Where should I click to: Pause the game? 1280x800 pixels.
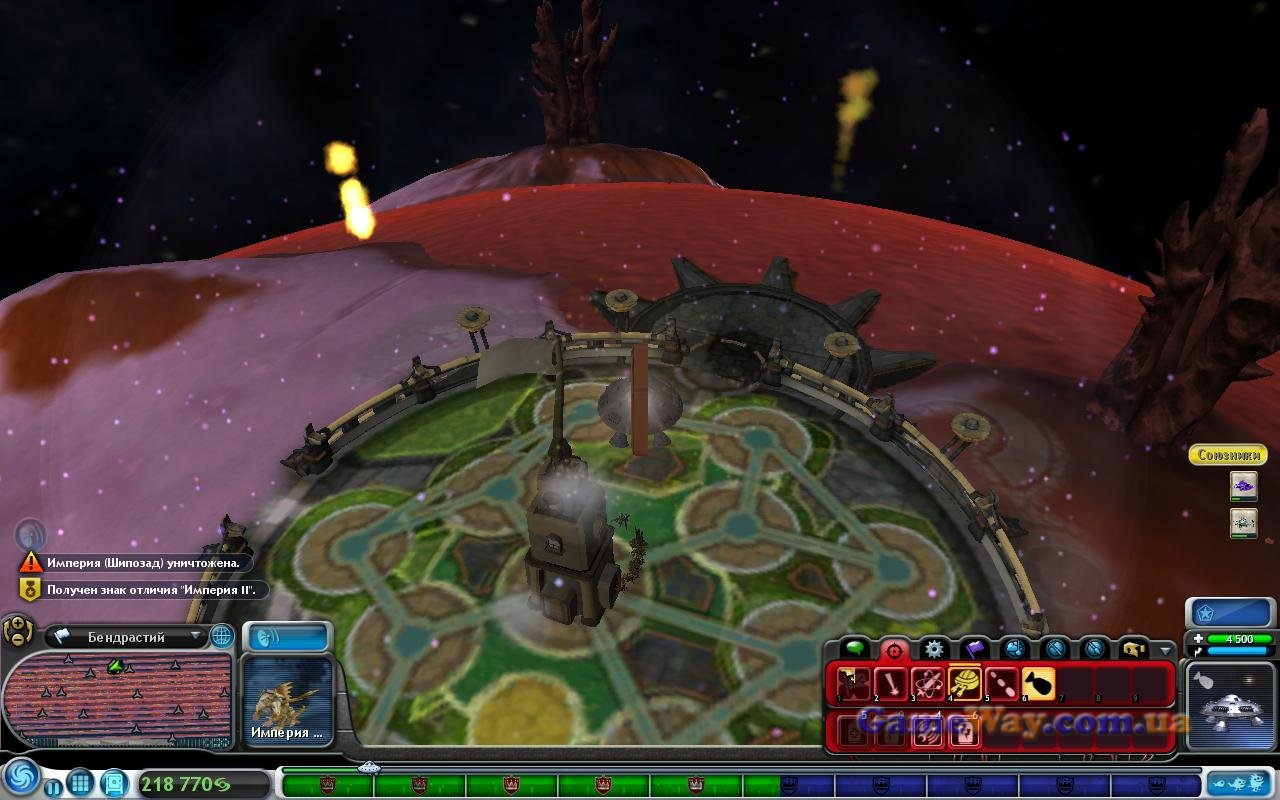[52, 787]
